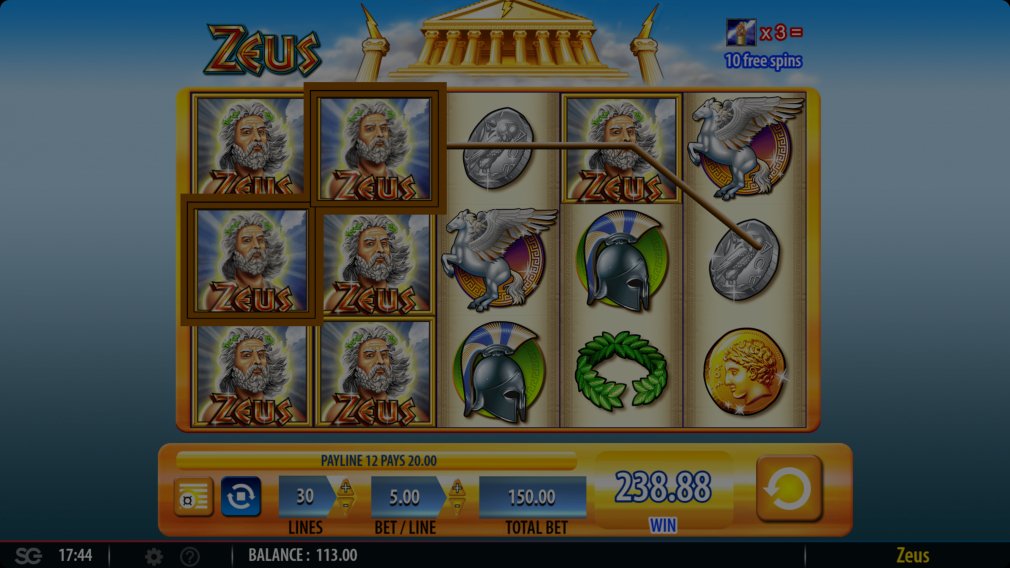Lower the bet per line
This screenshot has height=568, width=1010.
tap(457, 506)
